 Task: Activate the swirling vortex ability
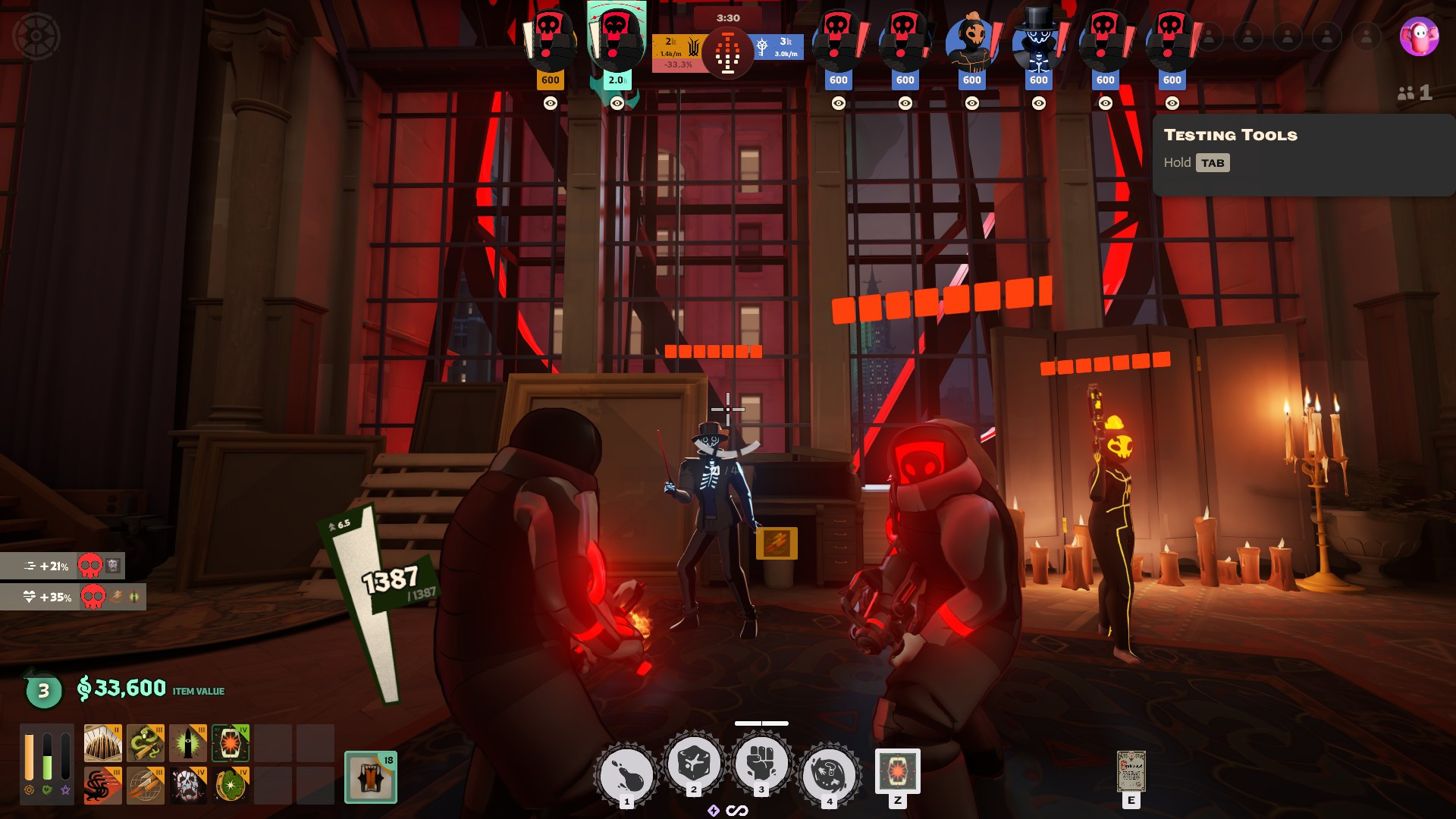click(829, 775)
